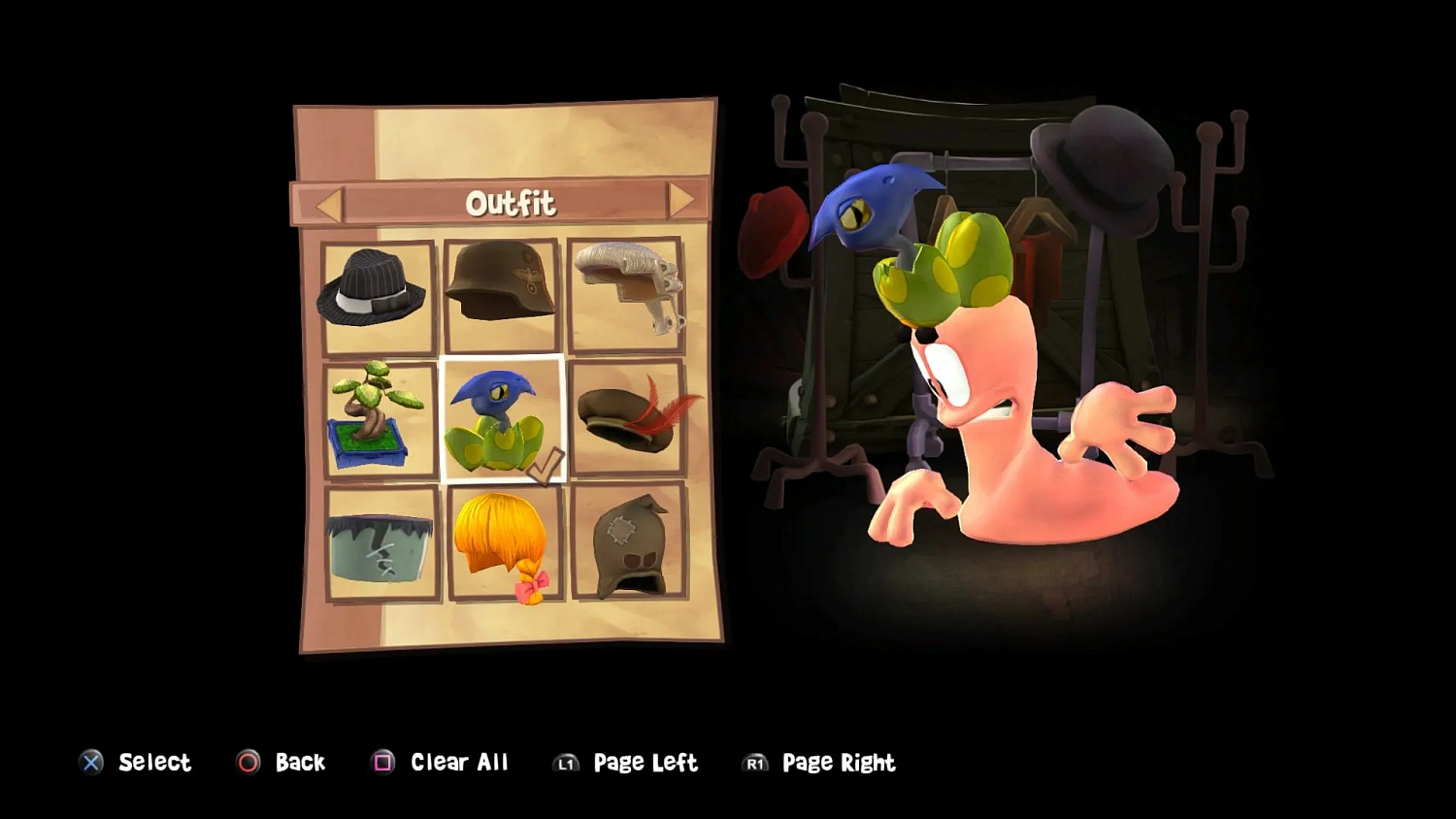
Task: Pick the blonde braided wig
Action: (x=505, y=546)
